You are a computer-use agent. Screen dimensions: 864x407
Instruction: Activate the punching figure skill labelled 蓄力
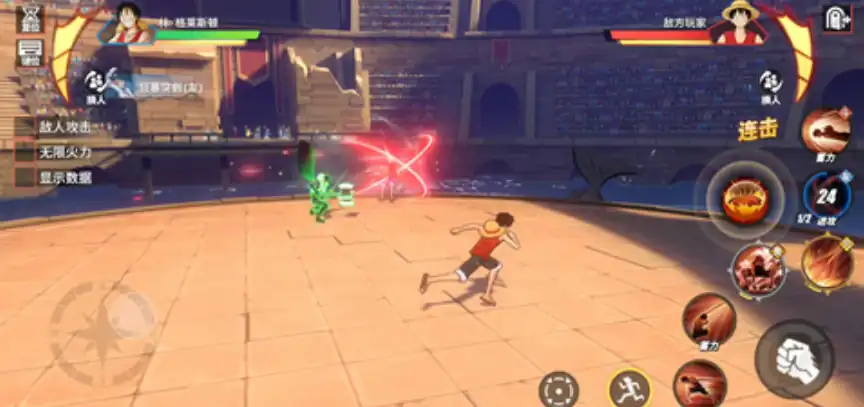[x=709, y=320]
